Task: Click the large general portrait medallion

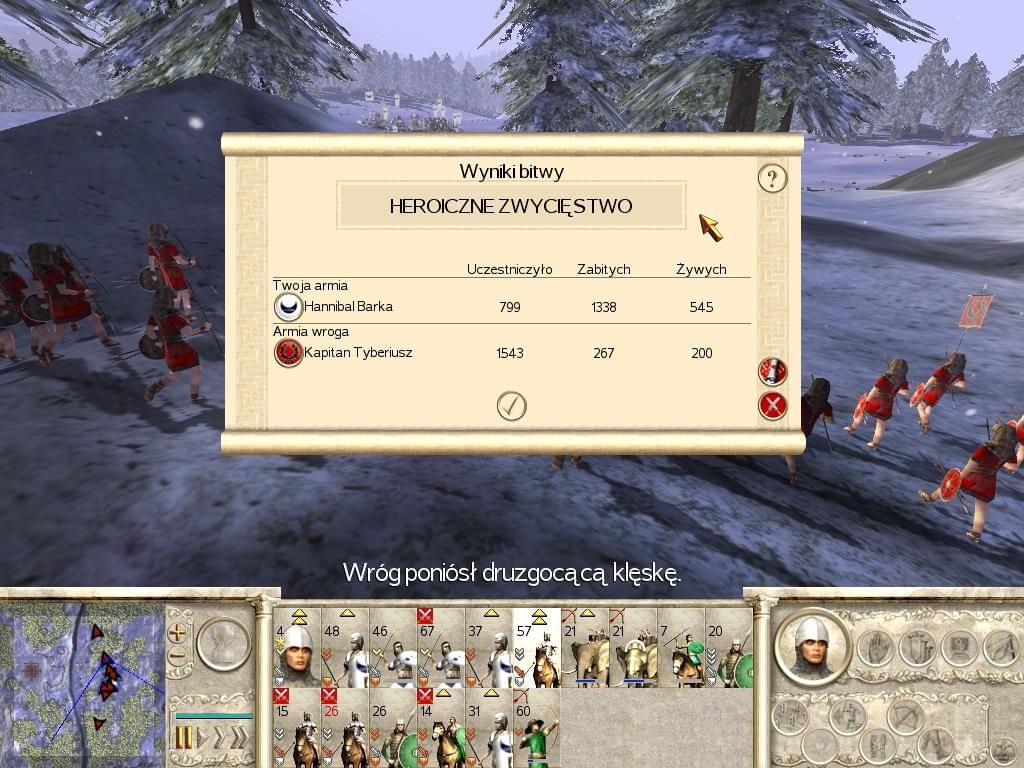Action: (x=812, y=646)
